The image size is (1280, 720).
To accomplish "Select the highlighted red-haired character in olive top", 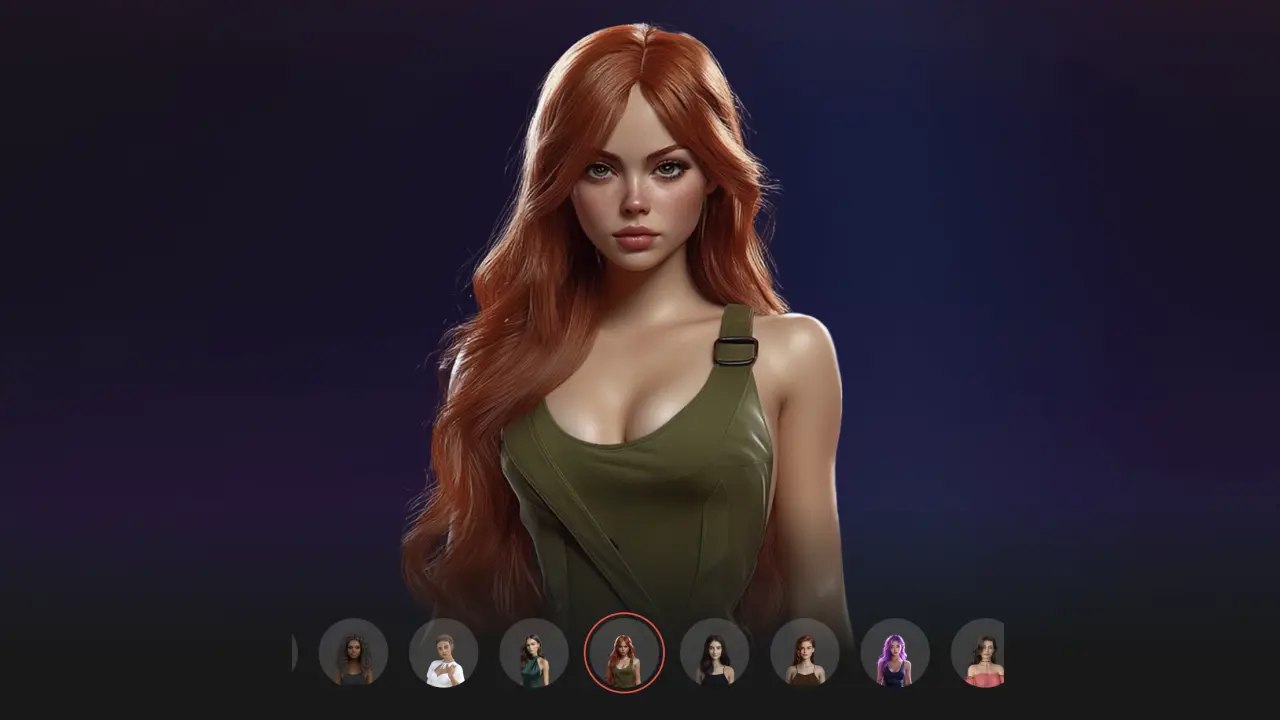I will coord(624,652).
